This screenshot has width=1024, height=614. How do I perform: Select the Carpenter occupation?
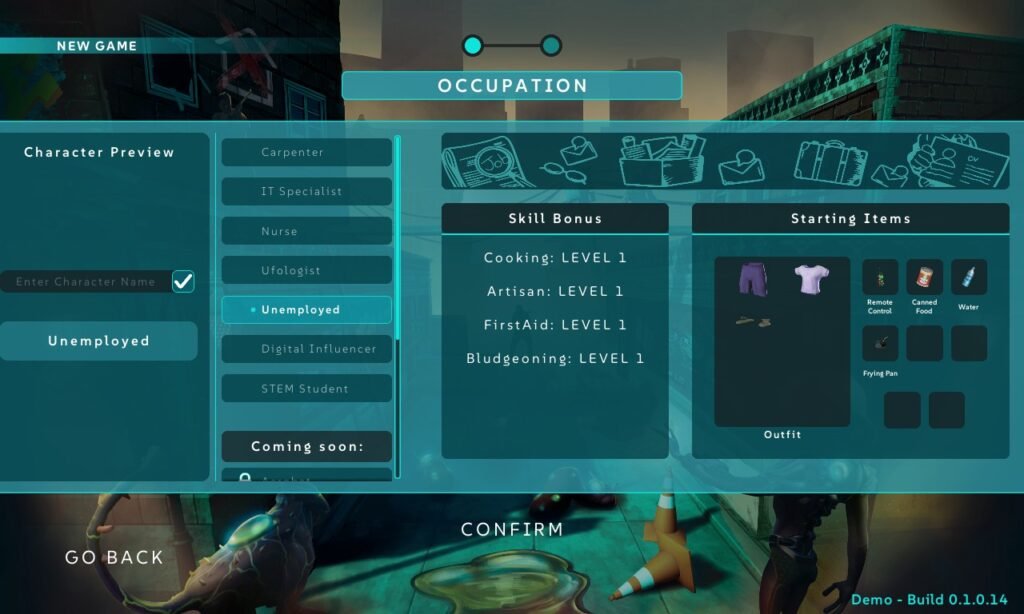click(x=306, y=152)
